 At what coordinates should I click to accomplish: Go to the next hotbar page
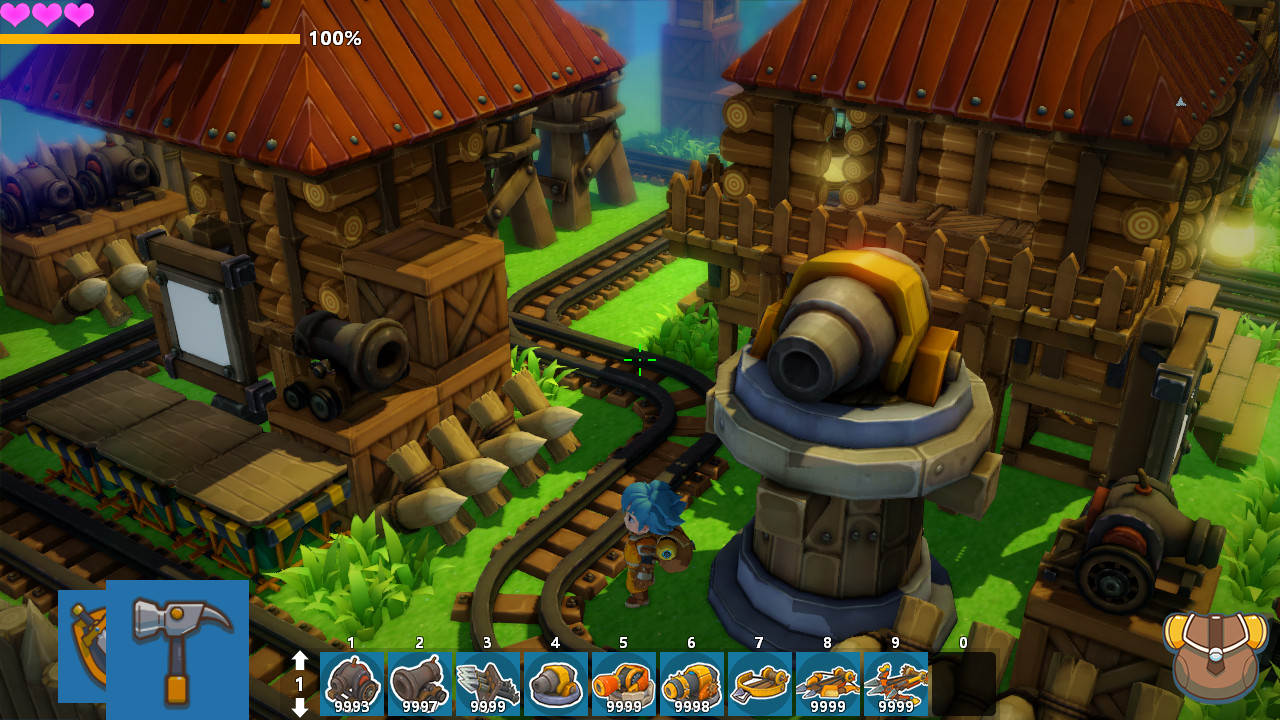[300, 706]
